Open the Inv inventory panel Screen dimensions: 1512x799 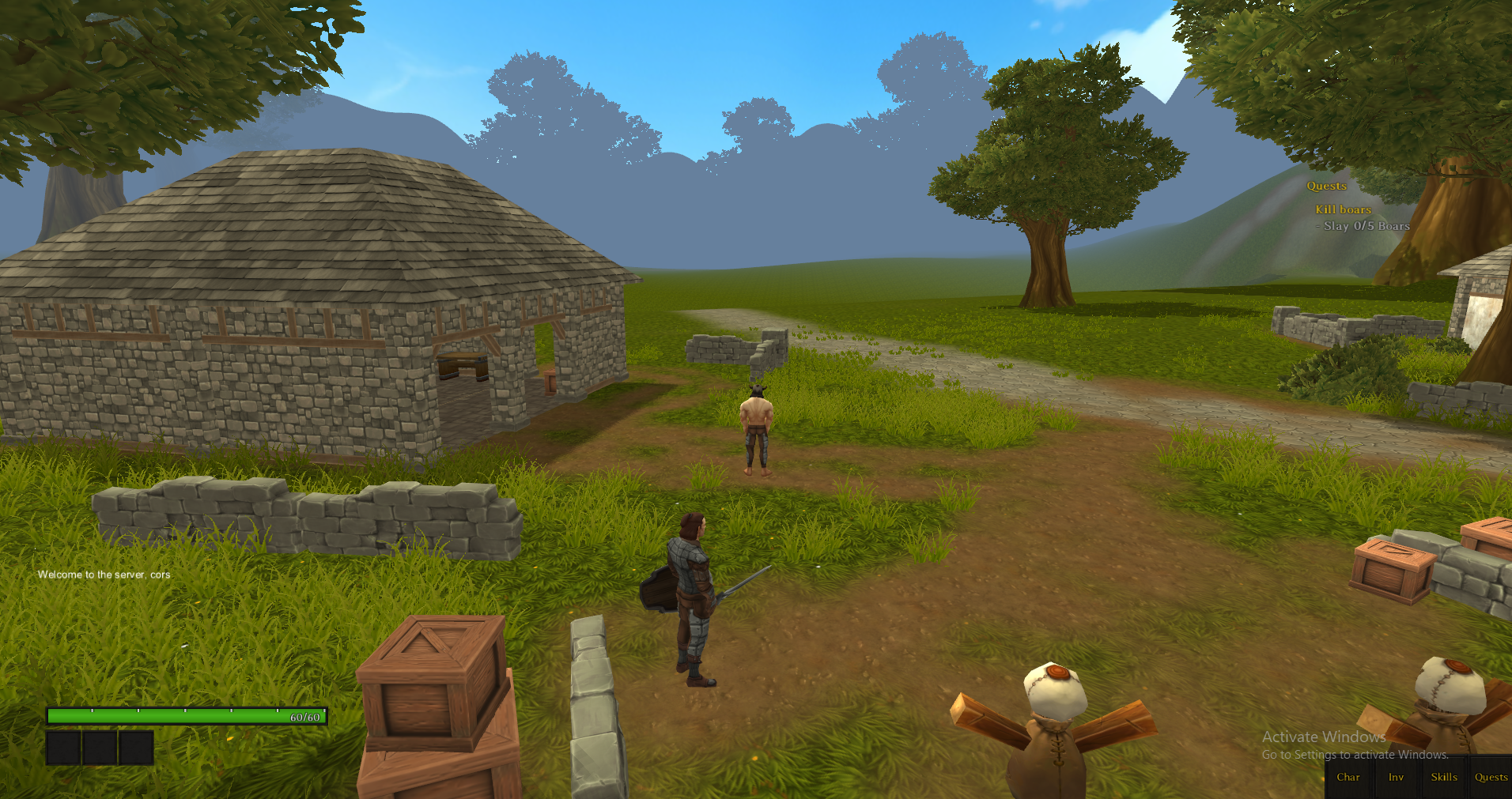[x=1396, y=777]
